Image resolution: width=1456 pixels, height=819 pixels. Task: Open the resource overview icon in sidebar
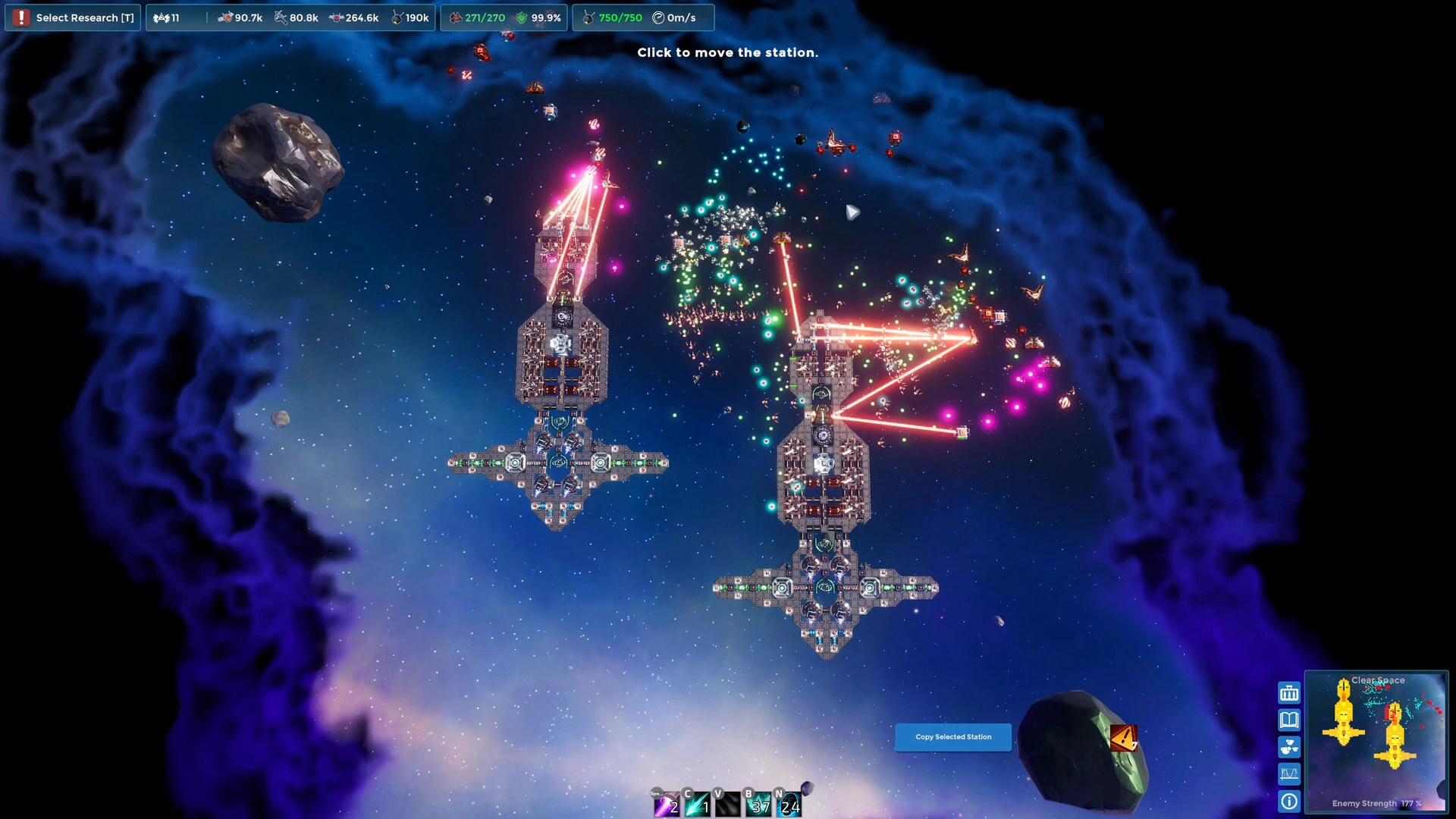pos(1289,747)
